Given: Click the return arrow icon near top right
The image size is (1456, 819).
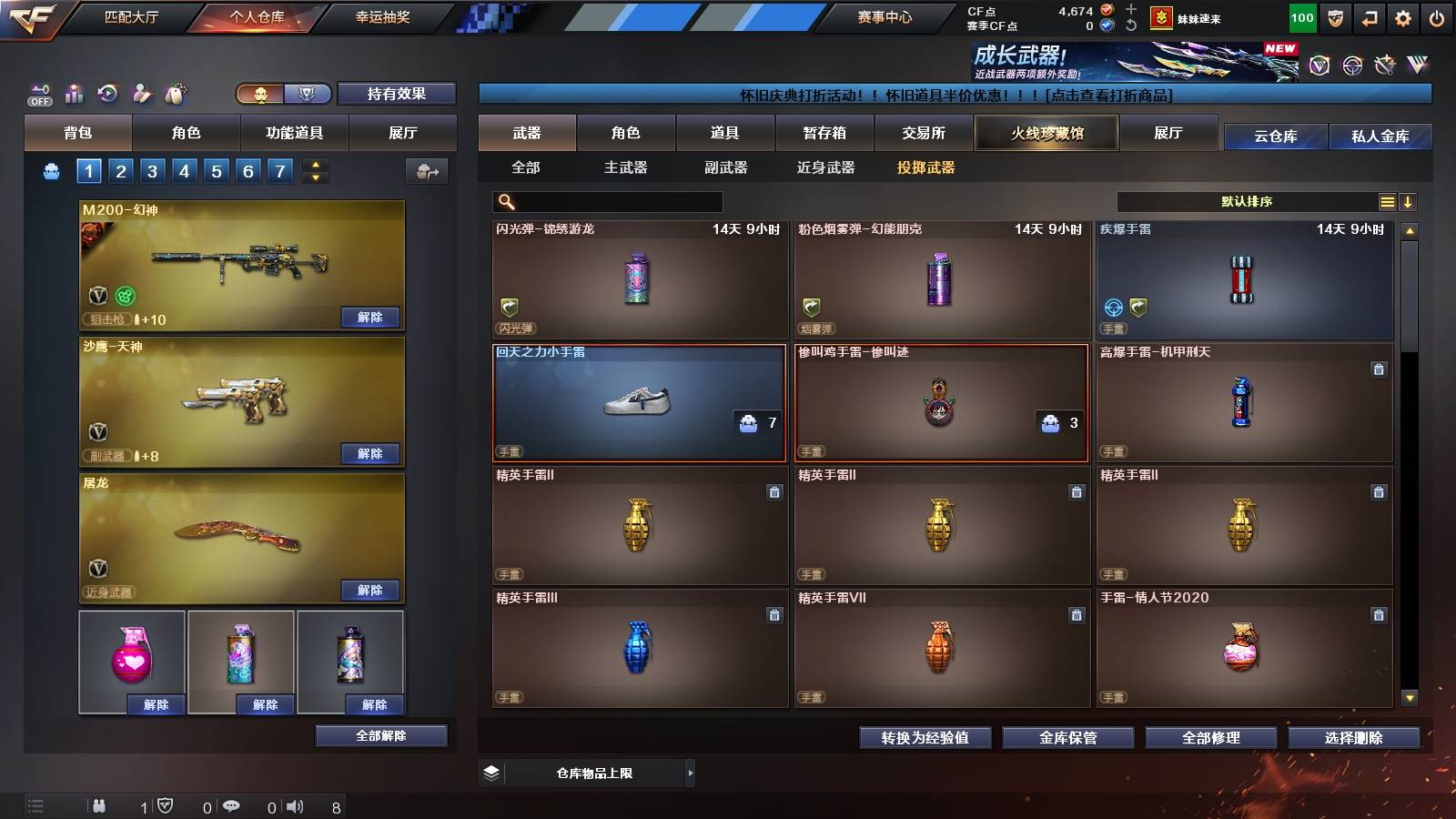Looking at the screenshot, I should click(x=1370, y=16).
